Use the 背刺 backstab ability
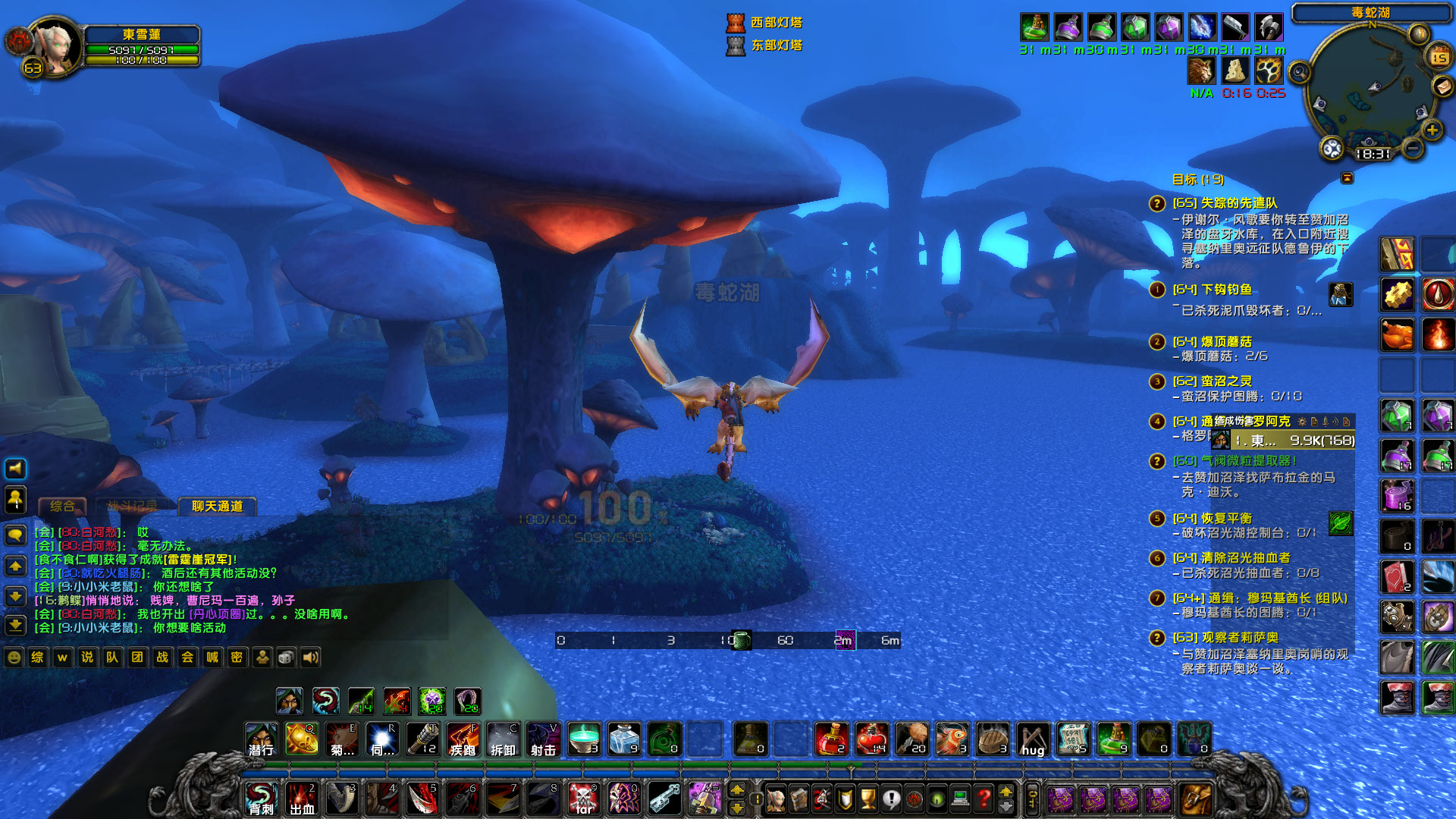Image resolution: width=1456 pixels, height=819 pixels. coord(261,798)
